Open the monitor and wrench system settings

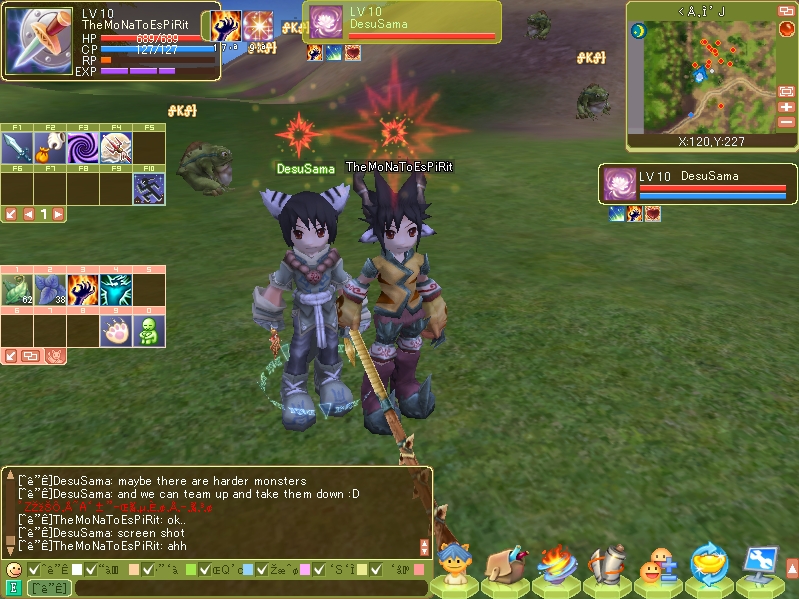(x=760, y=568)
